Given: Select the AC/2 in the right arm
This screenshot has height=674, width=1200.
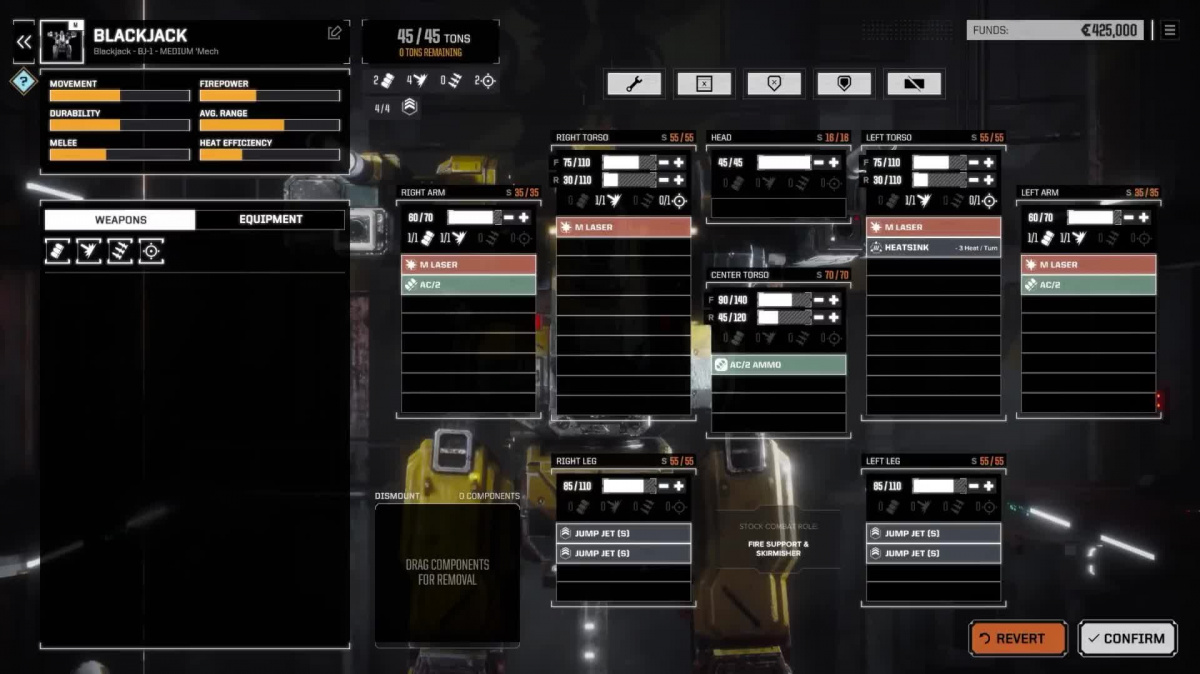Looking at the screenshot, I should pyautogui.click(x=468, y=285).
